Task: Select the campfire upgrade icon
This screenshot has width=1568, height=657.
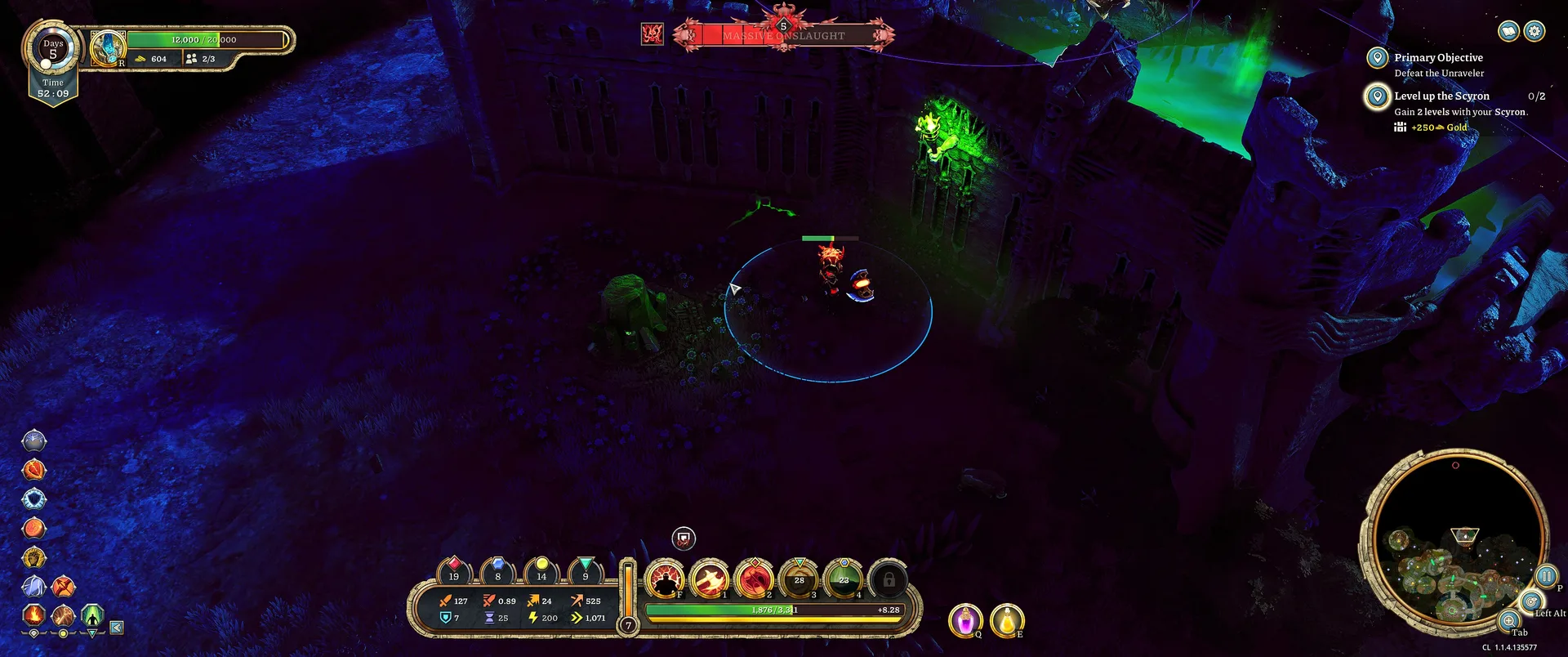Action: pos(33,614)
